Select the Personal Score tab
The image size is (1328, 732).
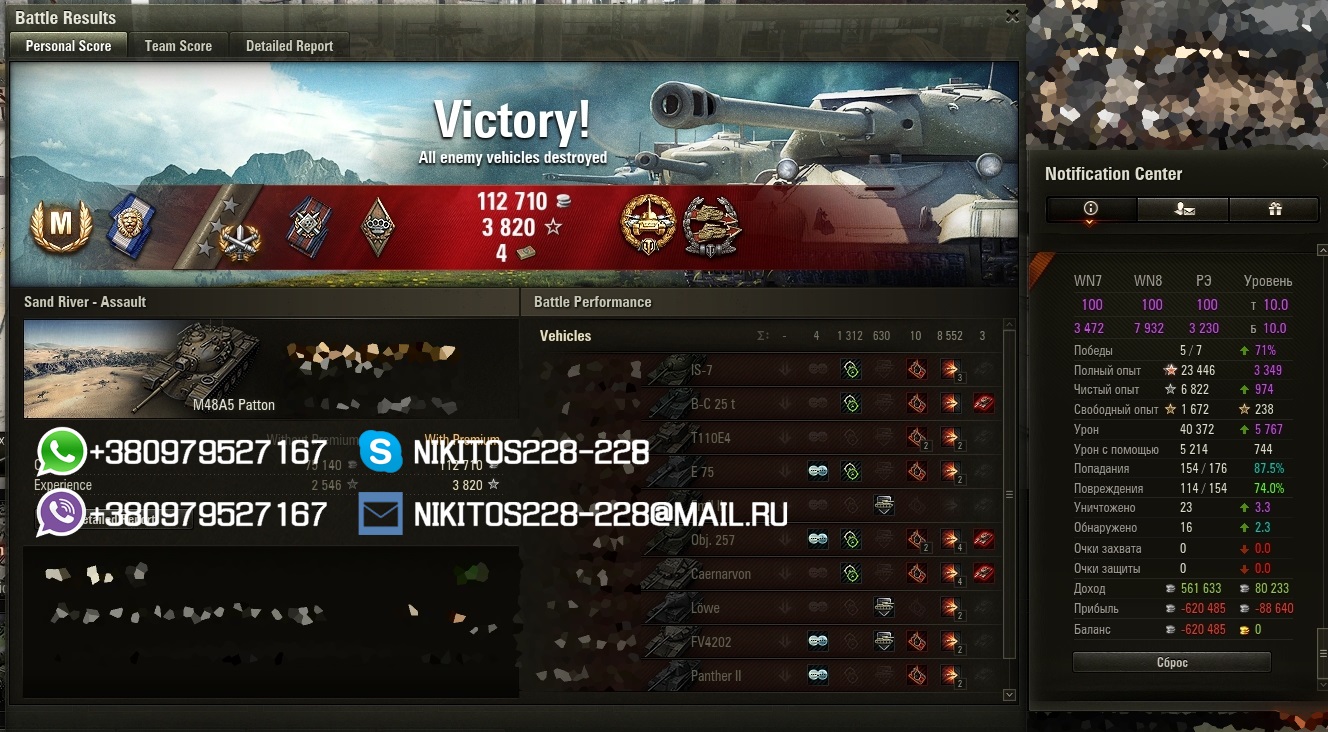click(x=68, y=46)
